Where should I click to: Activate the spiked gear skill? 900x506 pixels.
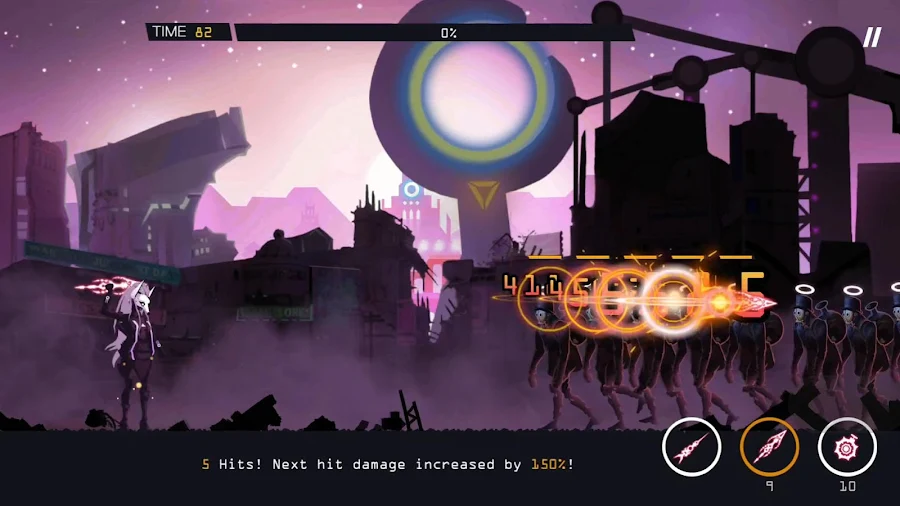click(x=847, y=447)
